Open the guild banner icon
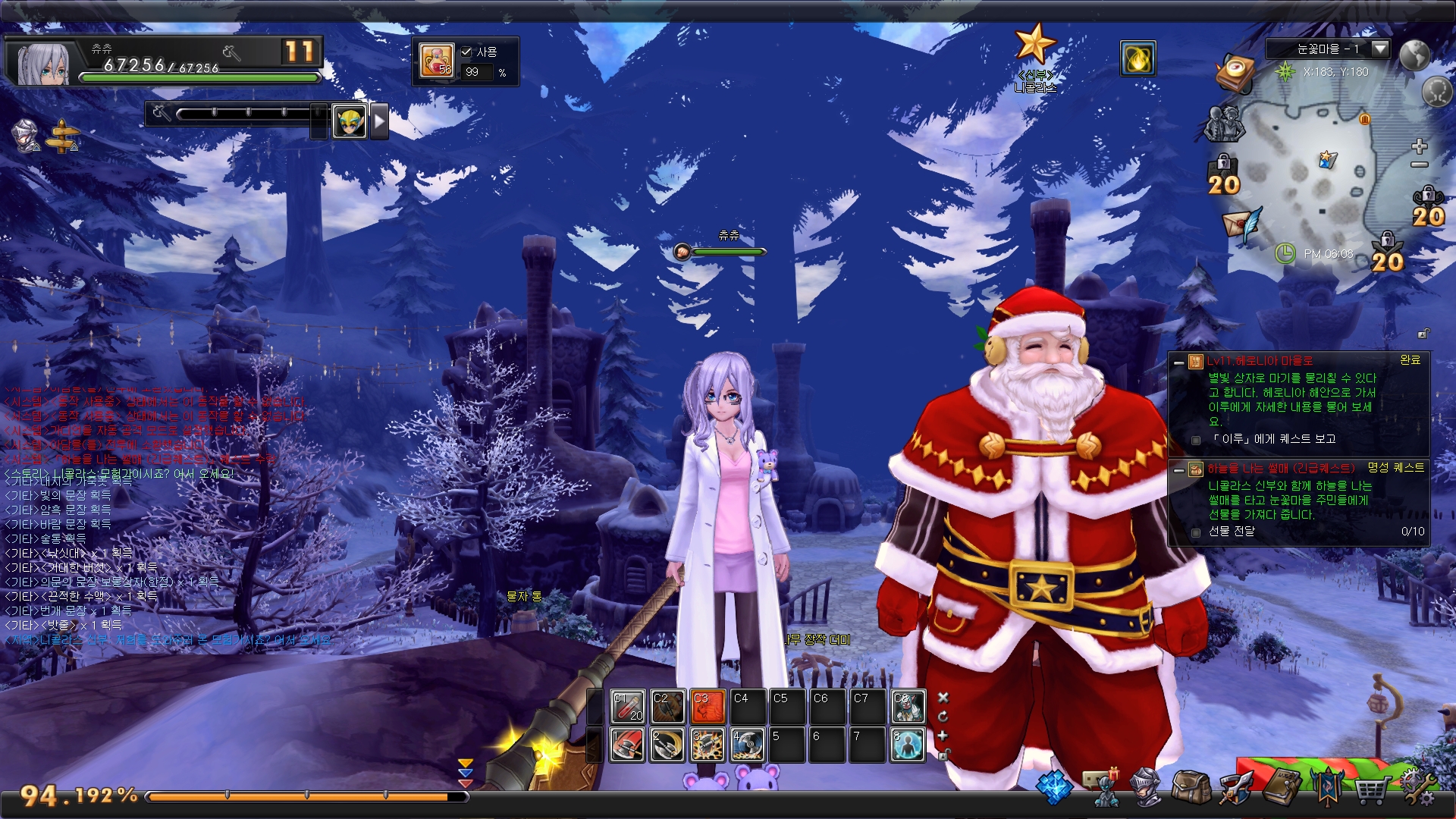The width and height of the screenshot is (1456, 819). click(1328, 789)
